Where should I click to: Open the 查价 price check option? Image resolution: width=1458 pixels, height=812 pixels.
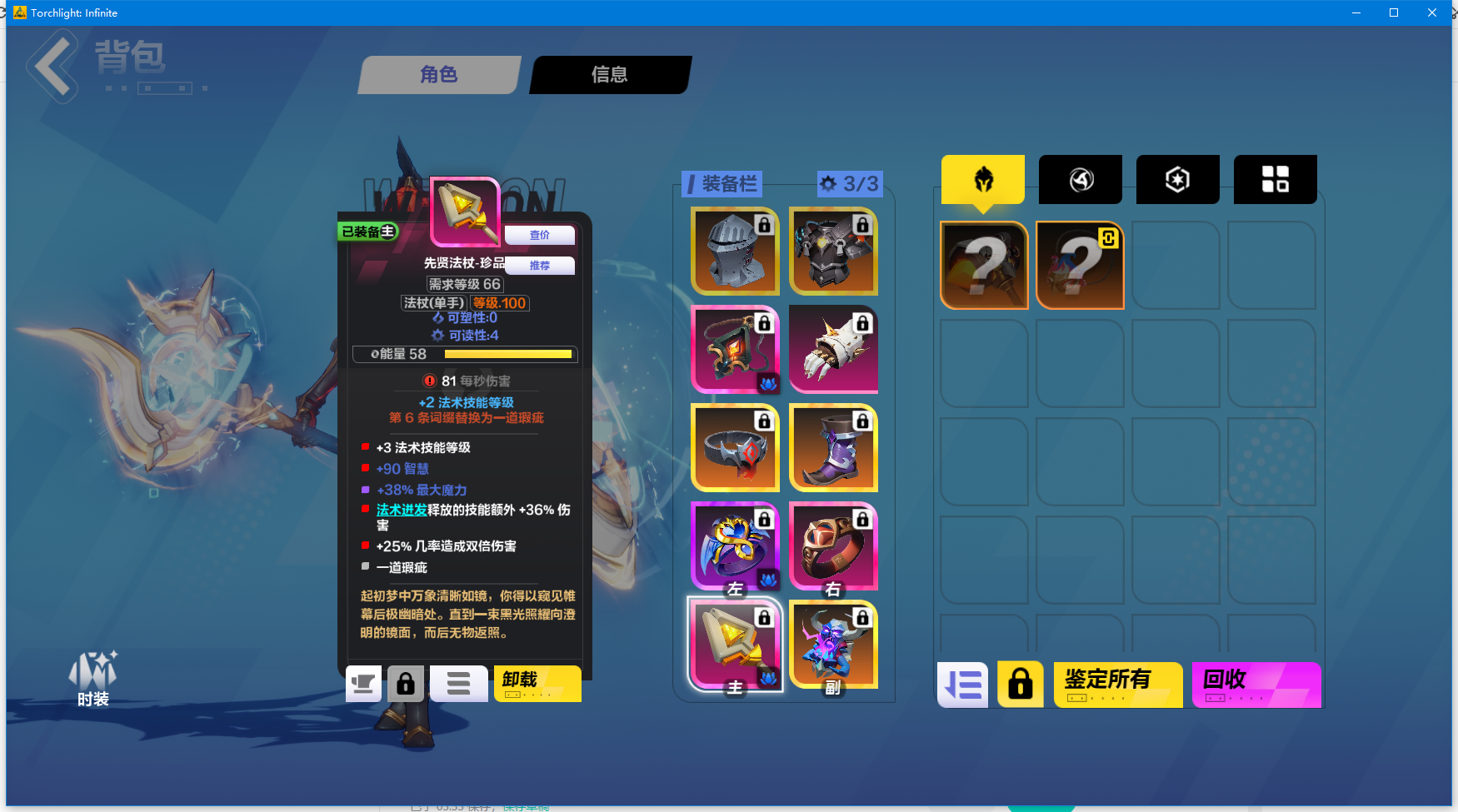539,235
